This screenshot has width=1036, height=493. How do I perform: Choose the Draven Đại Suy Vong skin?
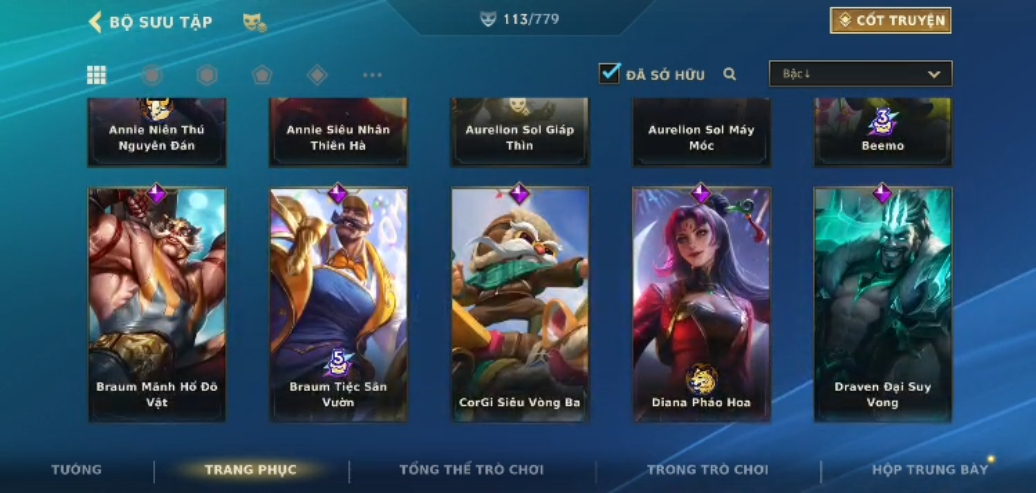[882, 304]
